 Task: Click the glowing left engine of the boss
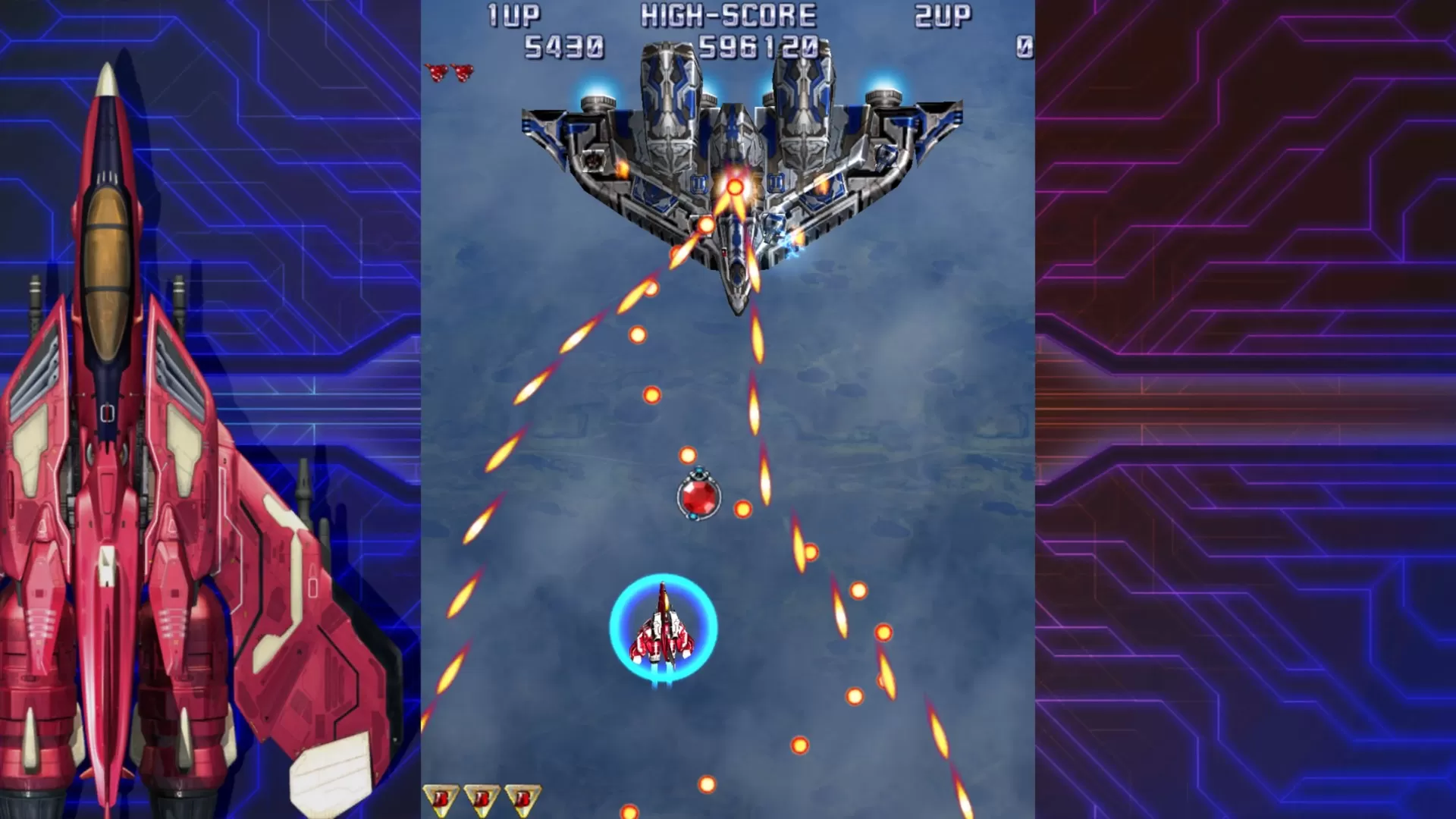pos(598,93)
